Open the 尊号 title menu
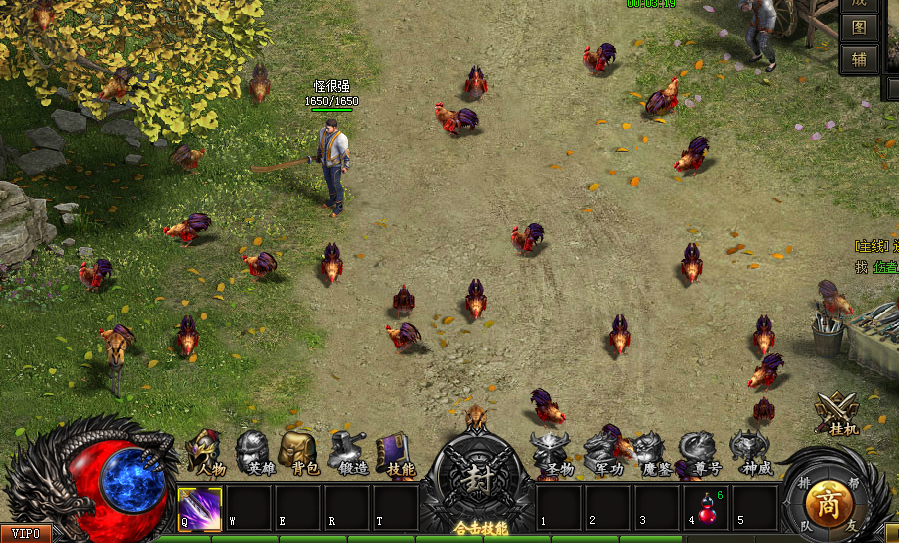The image size is (899, 543). (x=700, y=452)
